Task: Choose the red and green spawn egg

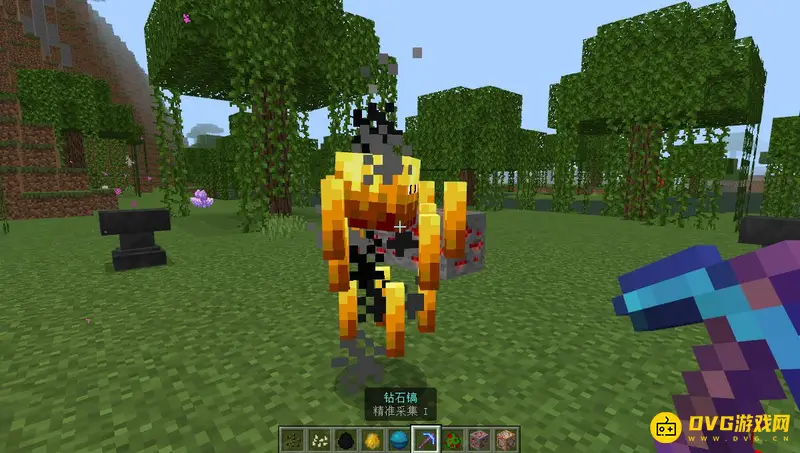Action: coord(452,440)
